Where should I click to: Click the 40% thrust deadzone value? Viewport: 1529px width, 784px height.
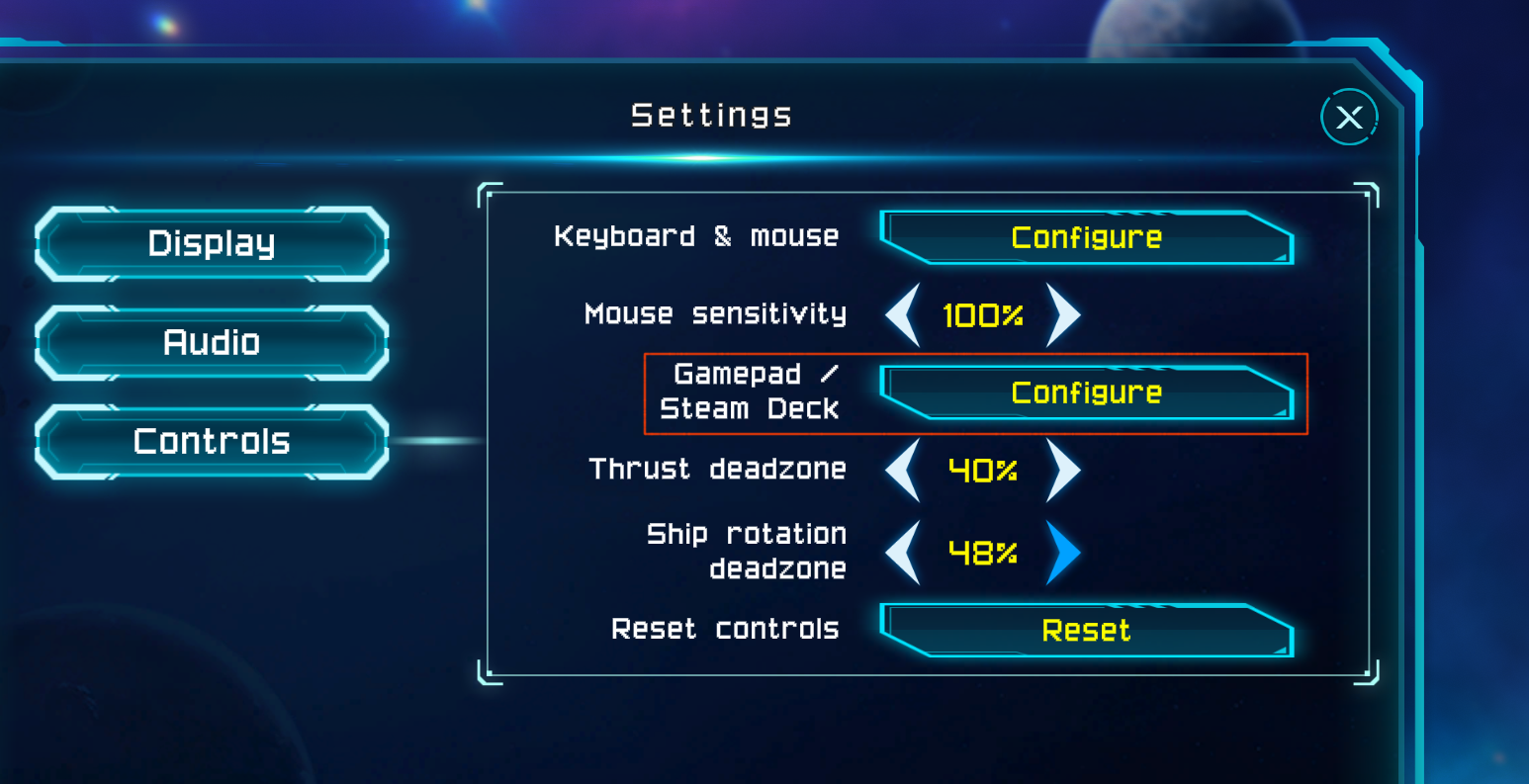(983, 471)
